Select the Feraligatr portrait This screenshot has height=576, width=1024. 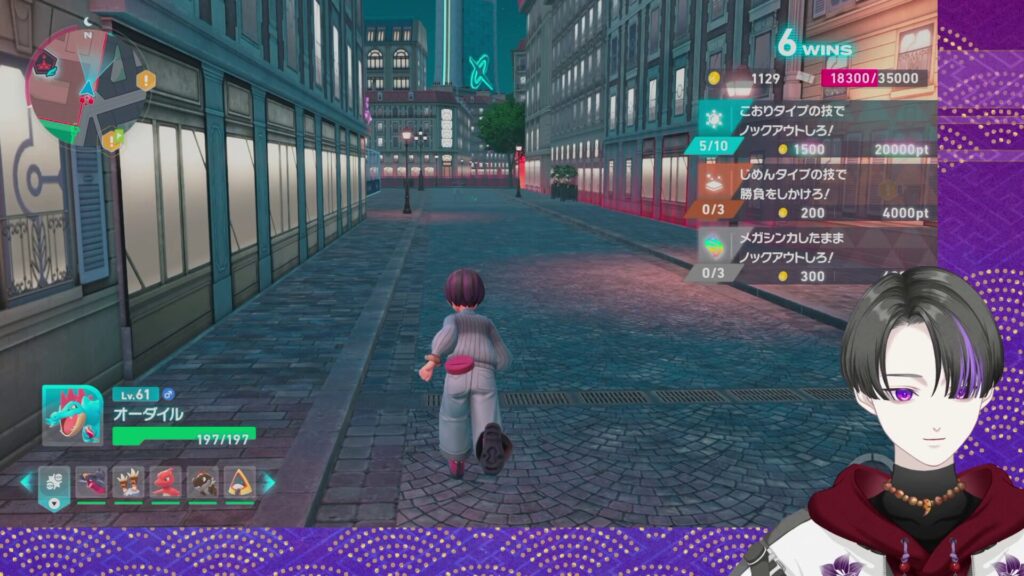tap(72, 415)
